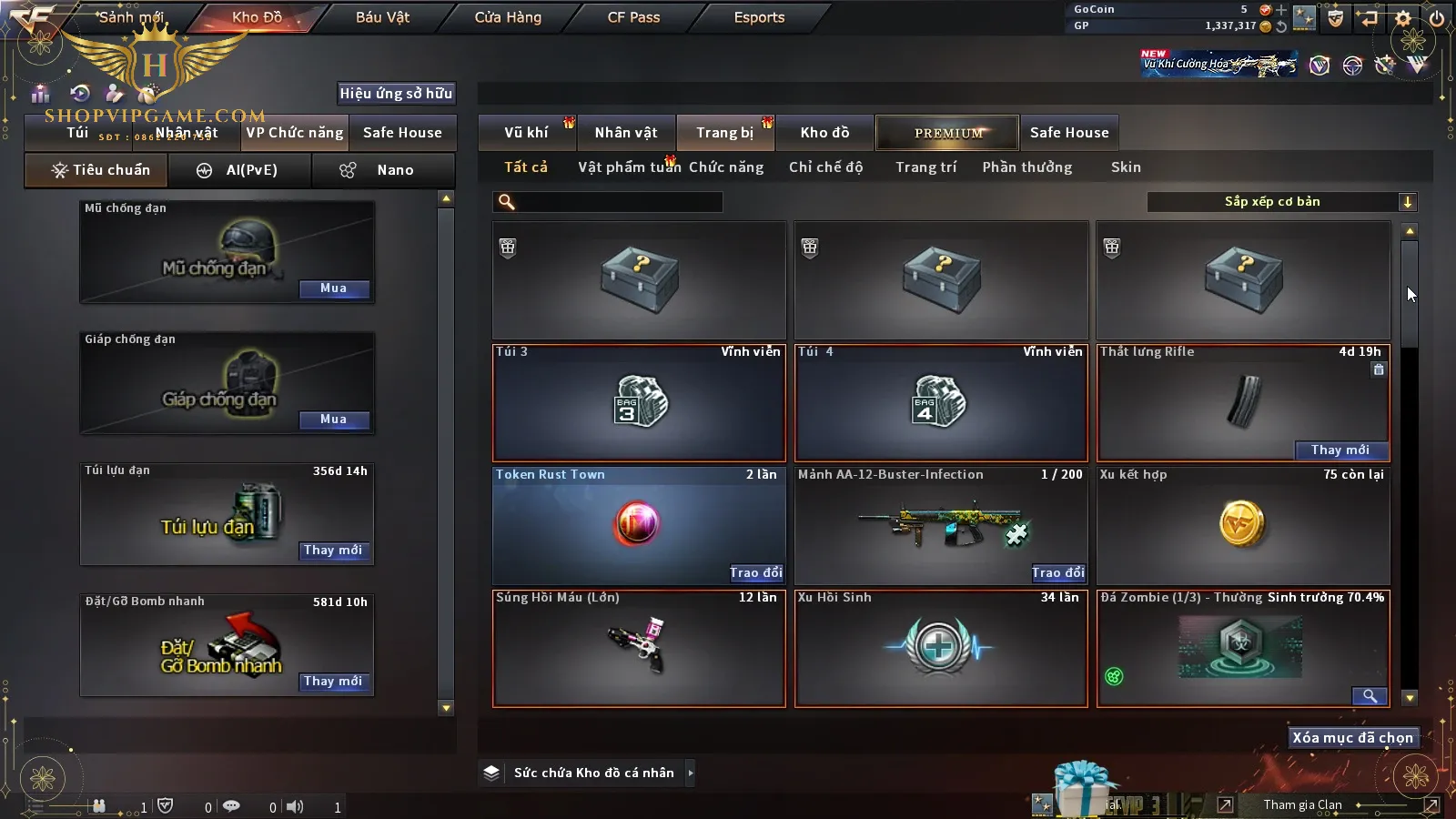
Task: Select the Túi 4 bag slot
Action: [941, 402]
